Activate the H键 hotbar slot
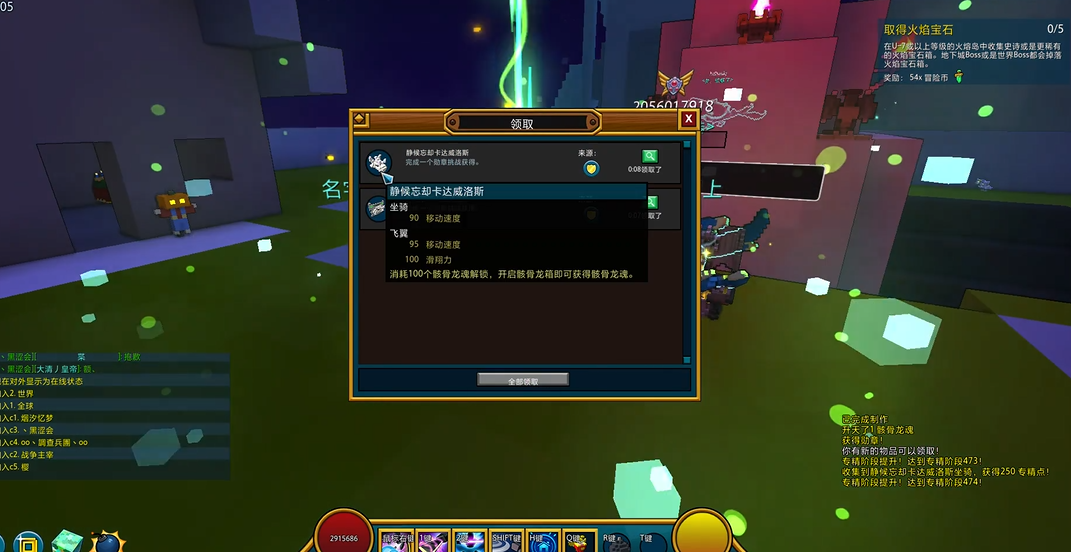The image size is (1071, 552). (x=538, y=541)
